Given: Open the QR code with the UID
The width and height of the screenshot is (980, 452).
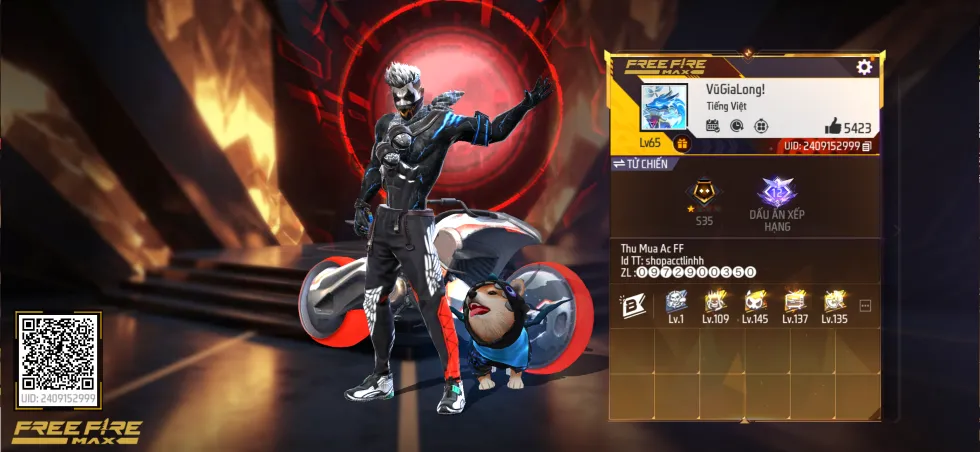Looking at the screenshot, I should pos(59,353).
